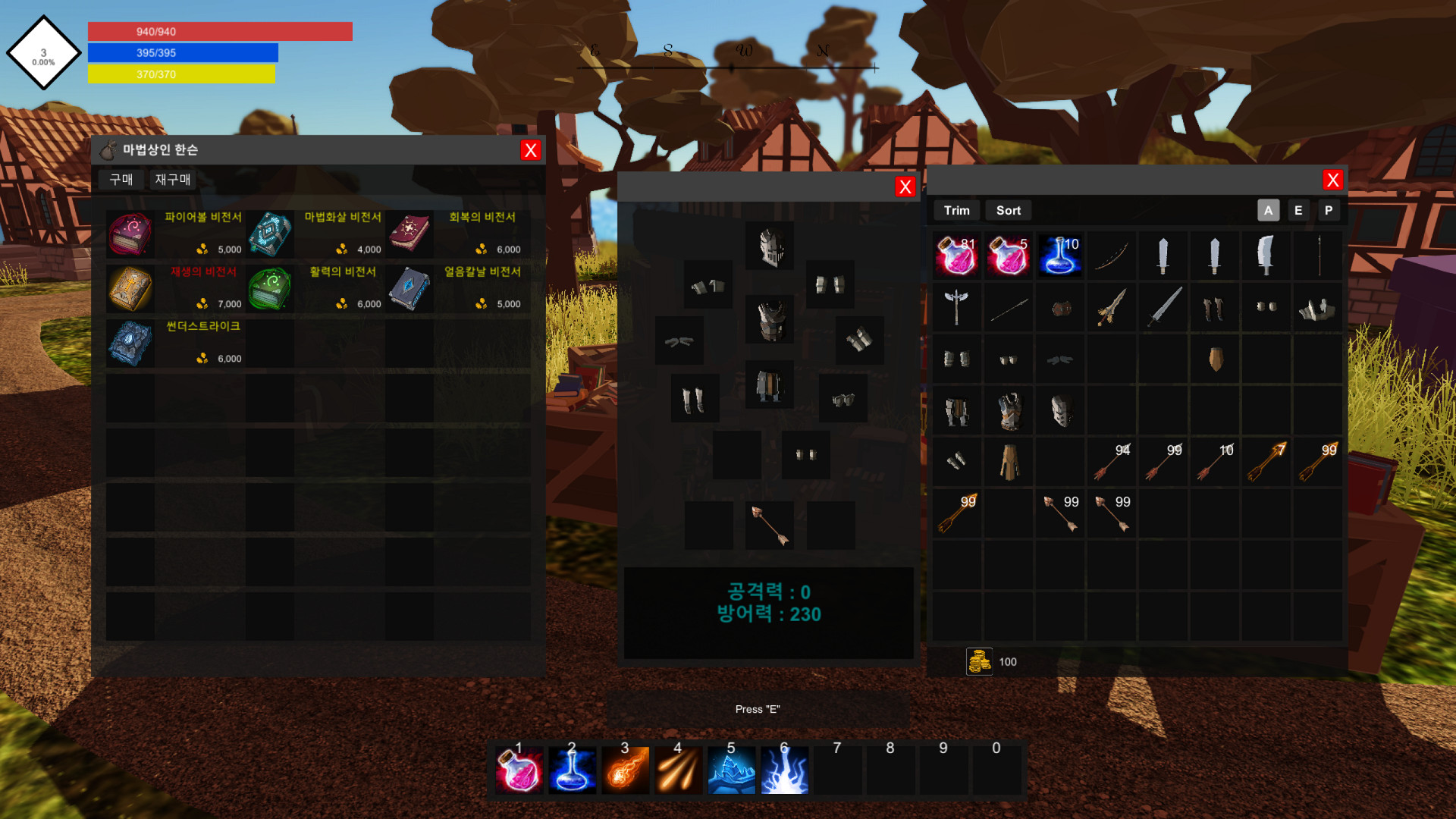
Task: Select the 썬더스트라이크 (Thunderstrike) tome in shop
Action: coord(129,343)
